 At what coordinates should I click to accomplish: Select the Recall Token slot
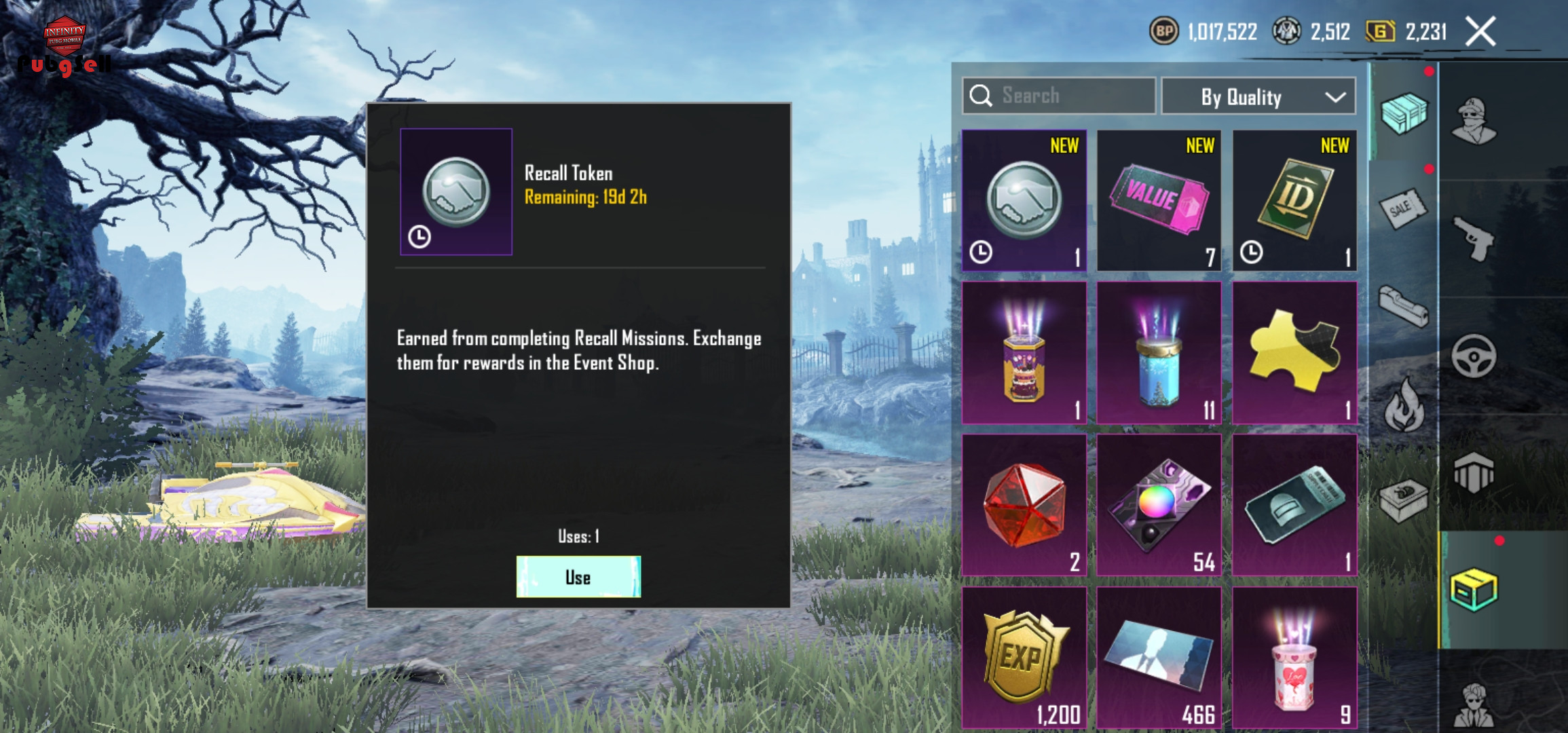coord(1024,201)
